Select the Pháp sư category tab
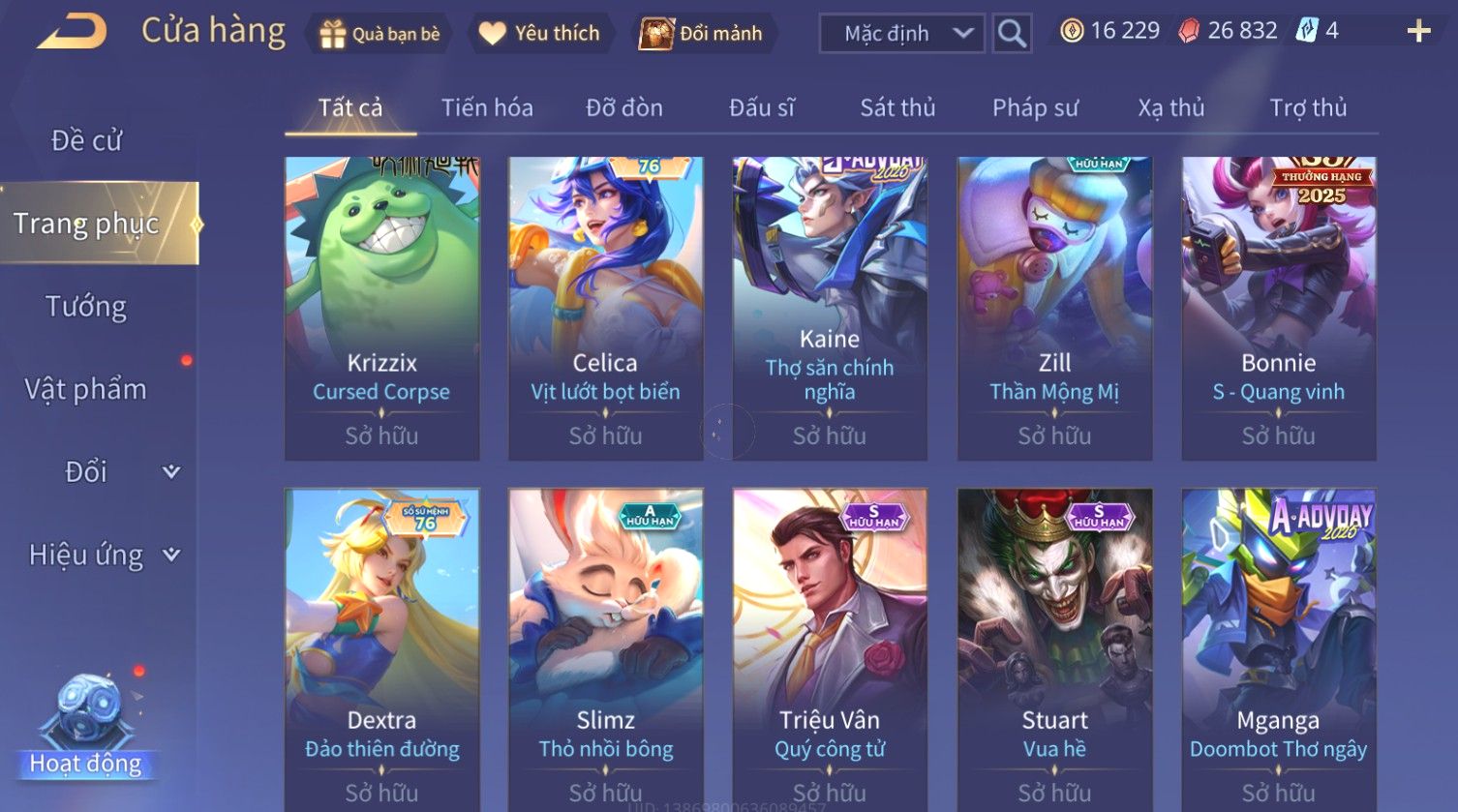The width and height of the screenshot is (1458, 812). pos(1035,107)
